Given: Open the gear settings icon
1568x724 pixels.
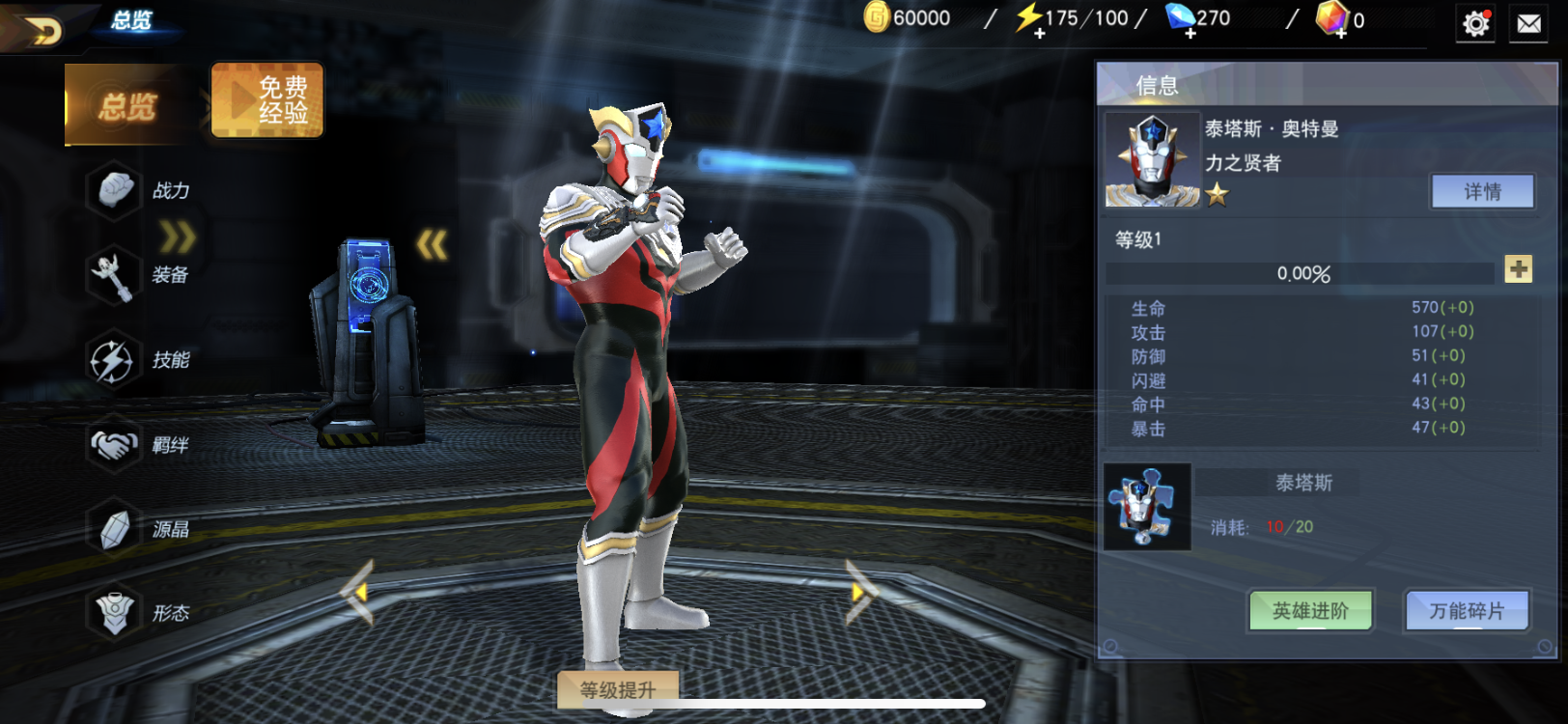Looking at the screenshot, I should pyautogui.click(x=1475, y=23).
